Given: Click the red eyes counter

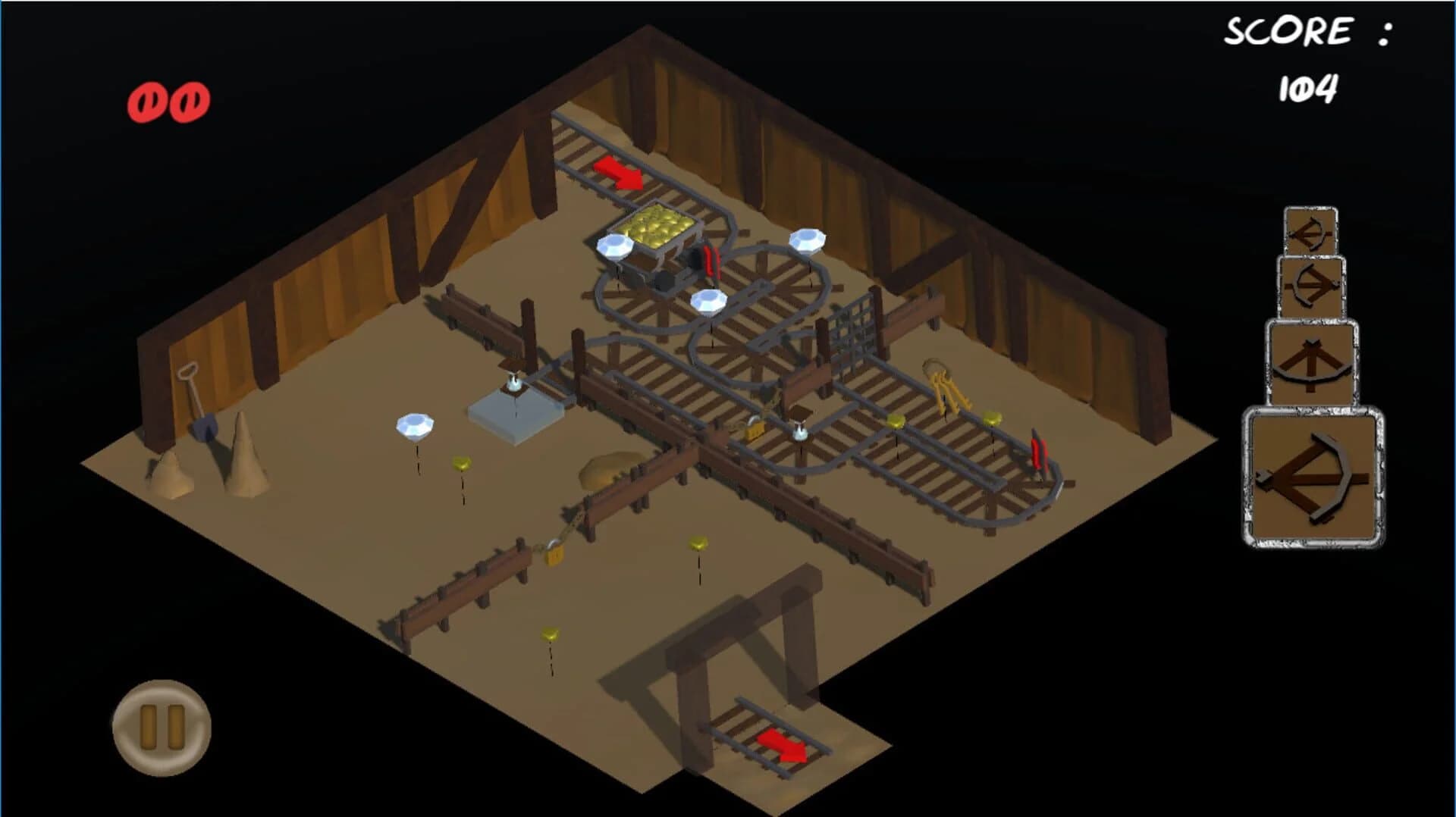Looking at the screenshot, I should (168, 98).
